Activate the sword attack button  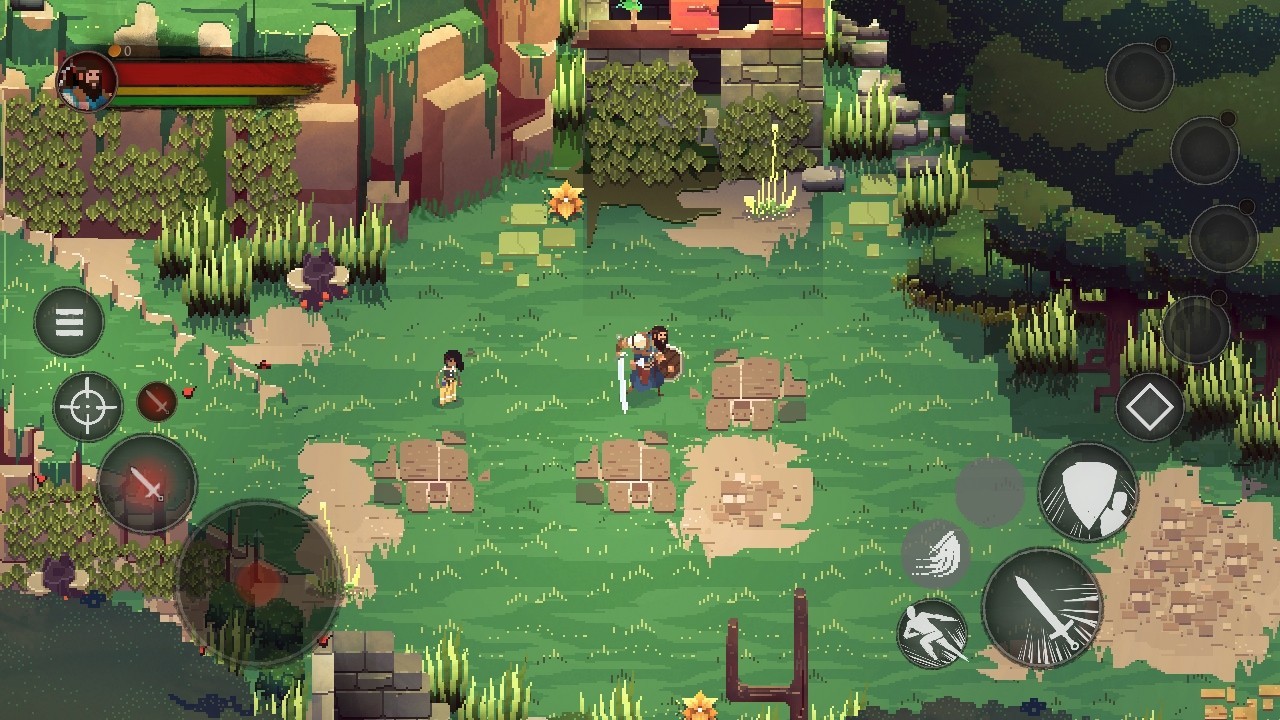coord(1042,607)
